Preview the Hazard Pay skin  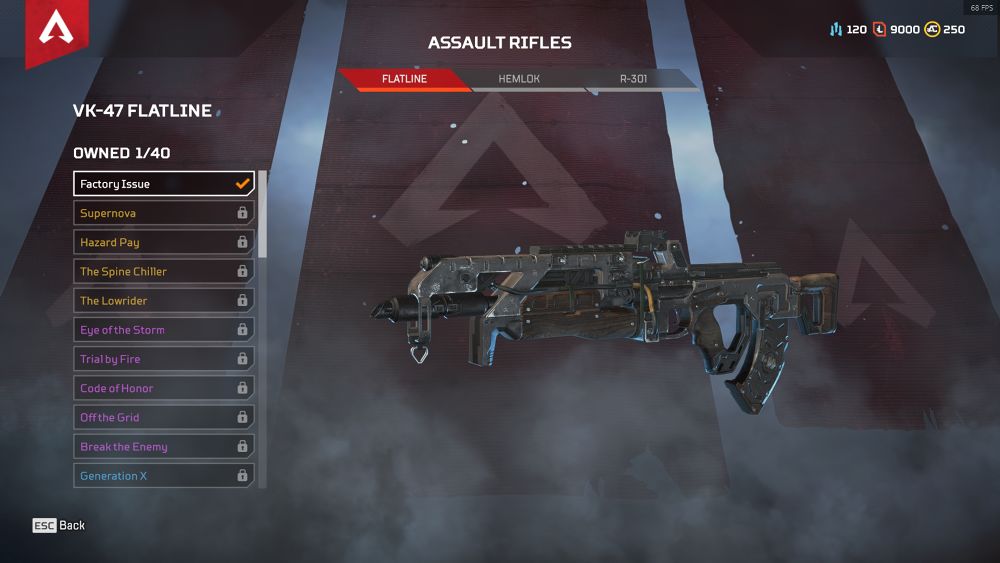(164, 242)
